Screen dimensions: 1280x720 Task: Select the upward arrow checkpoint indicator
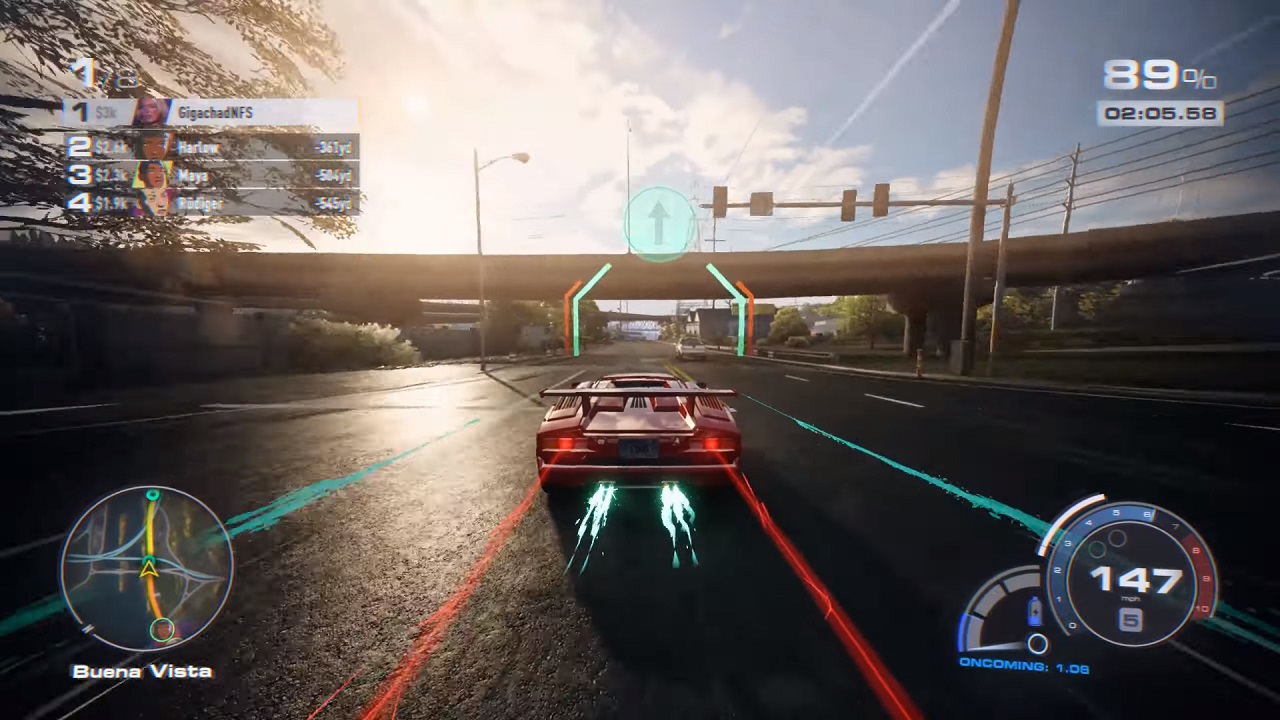click(659, 224)
